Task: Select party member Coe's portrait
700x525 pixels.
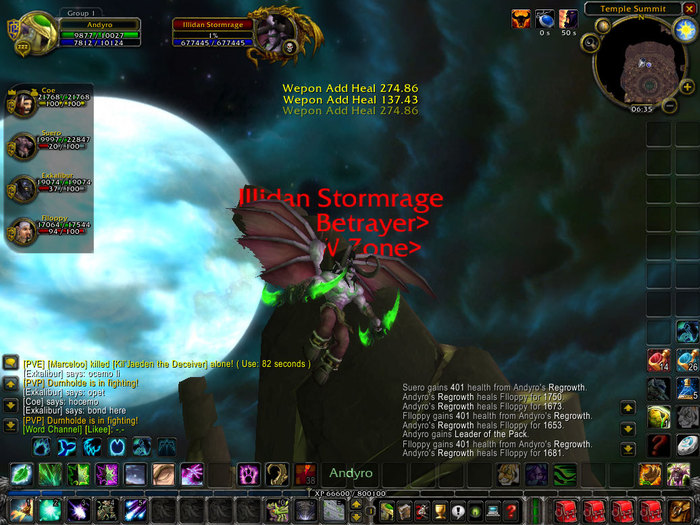Action: pyautogui.click(x=22, y=102)
